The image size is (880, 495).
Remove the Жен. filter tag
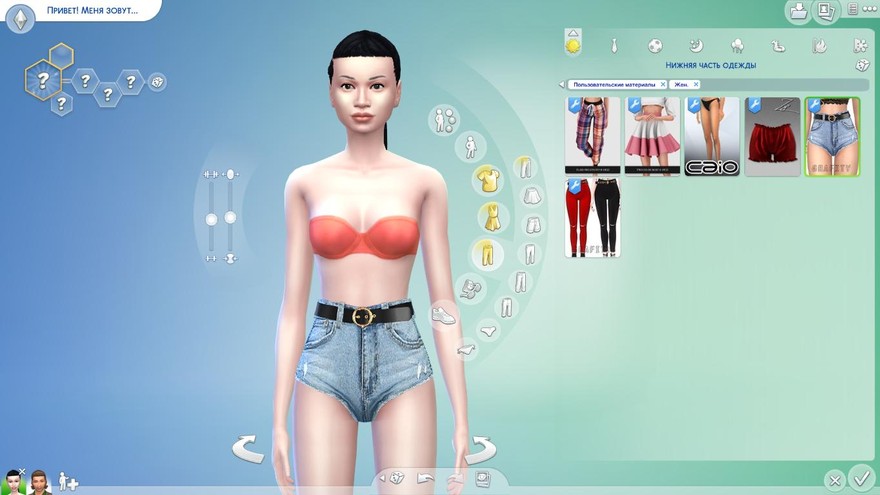696,85
